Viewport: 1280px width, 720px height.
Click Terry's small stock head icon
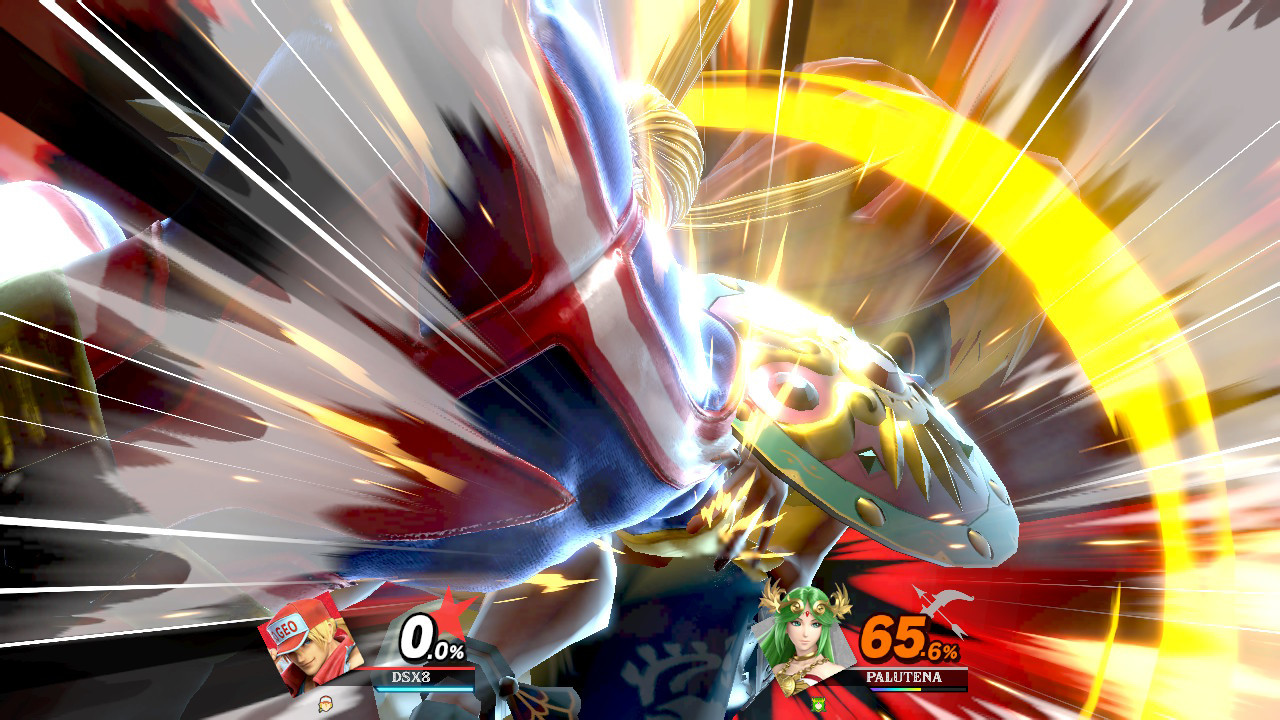tap(324, 704)
